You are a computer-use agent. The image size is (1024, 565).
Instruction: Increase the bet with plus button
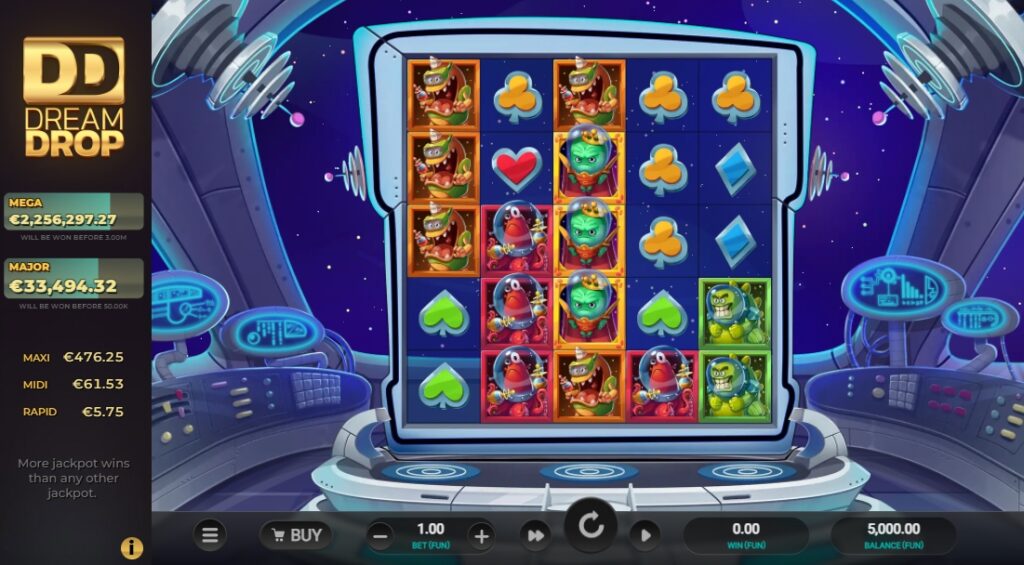[x=481, y=536]
